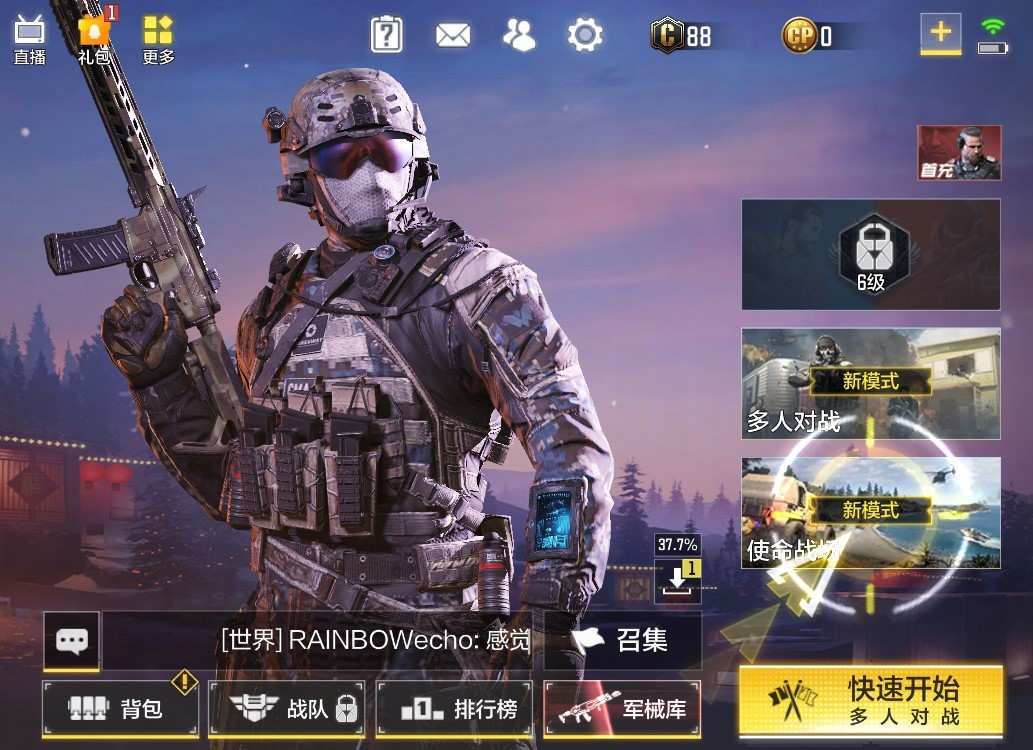Open the friends list icon

[519, 35]
